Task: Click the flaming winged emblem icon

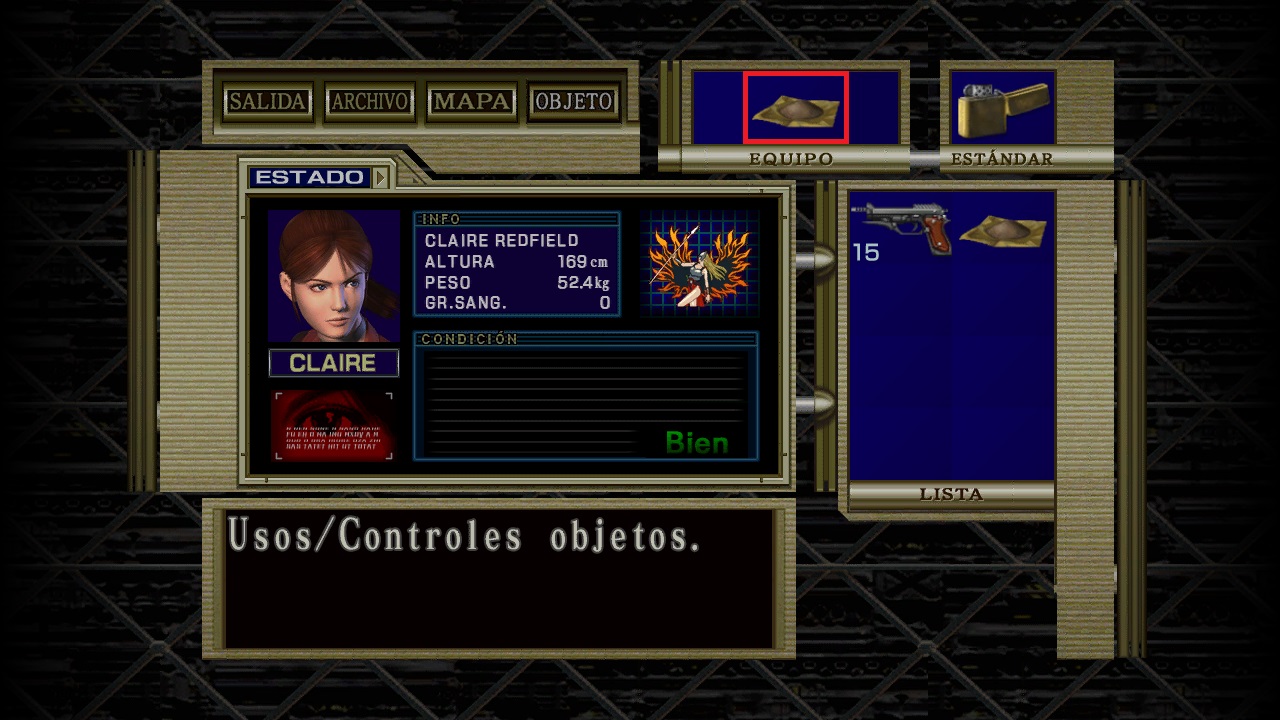Action: click(699, 264)
